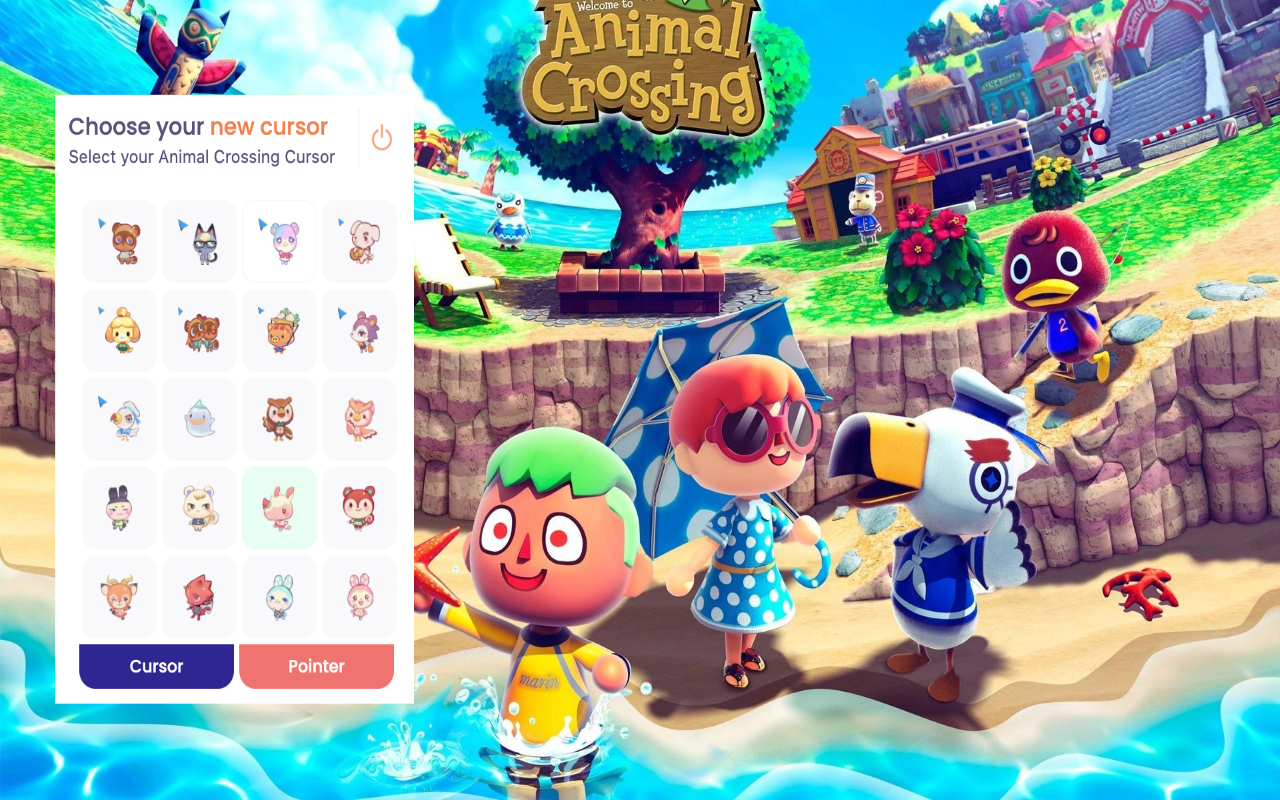The height and width of the screenshot is (800, 1280).
Task: Select the Celeste pink owl cursor
Action: tap(359, 418)
